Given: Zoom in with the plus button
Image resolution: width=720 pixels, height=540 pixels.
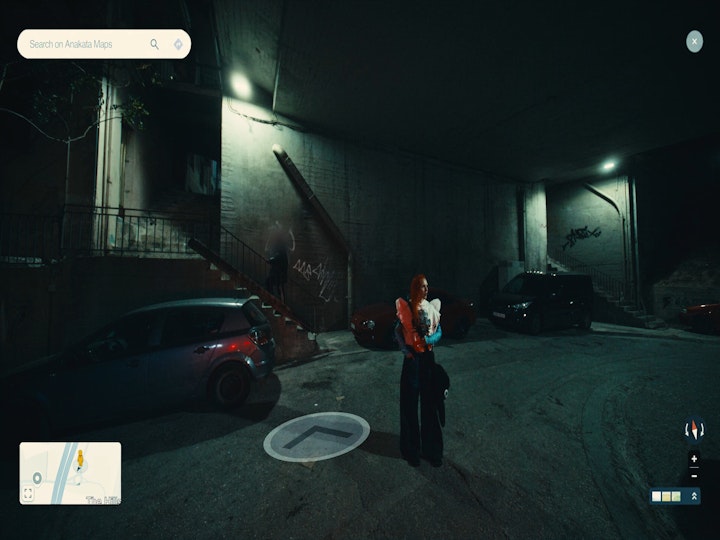Looking at the screenshot, I should coord(694,459).
